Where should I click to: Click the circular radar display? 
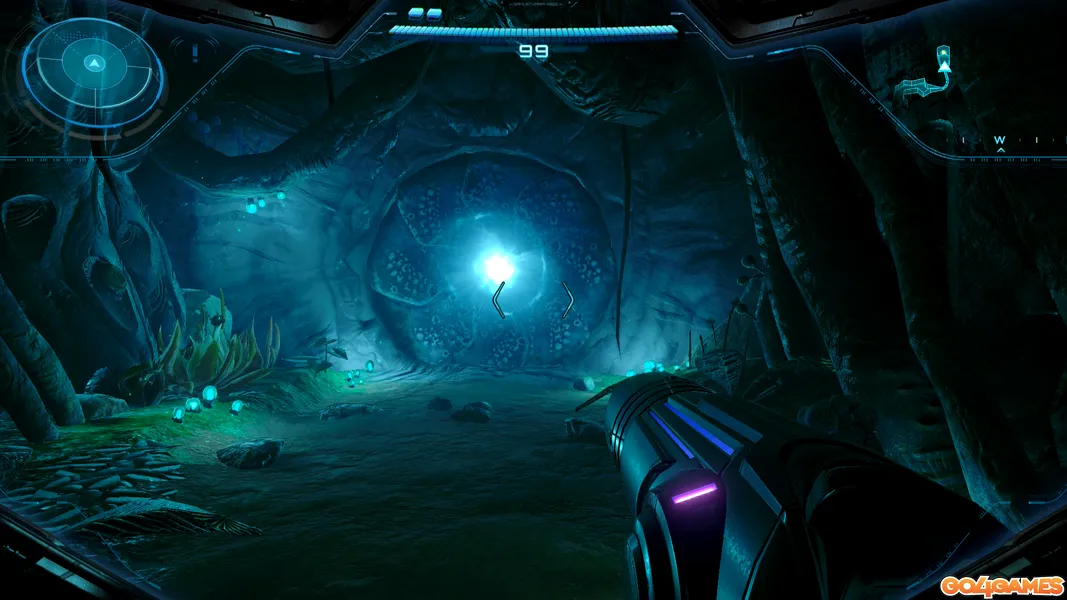pyautogui.click(x=93, y=67)
